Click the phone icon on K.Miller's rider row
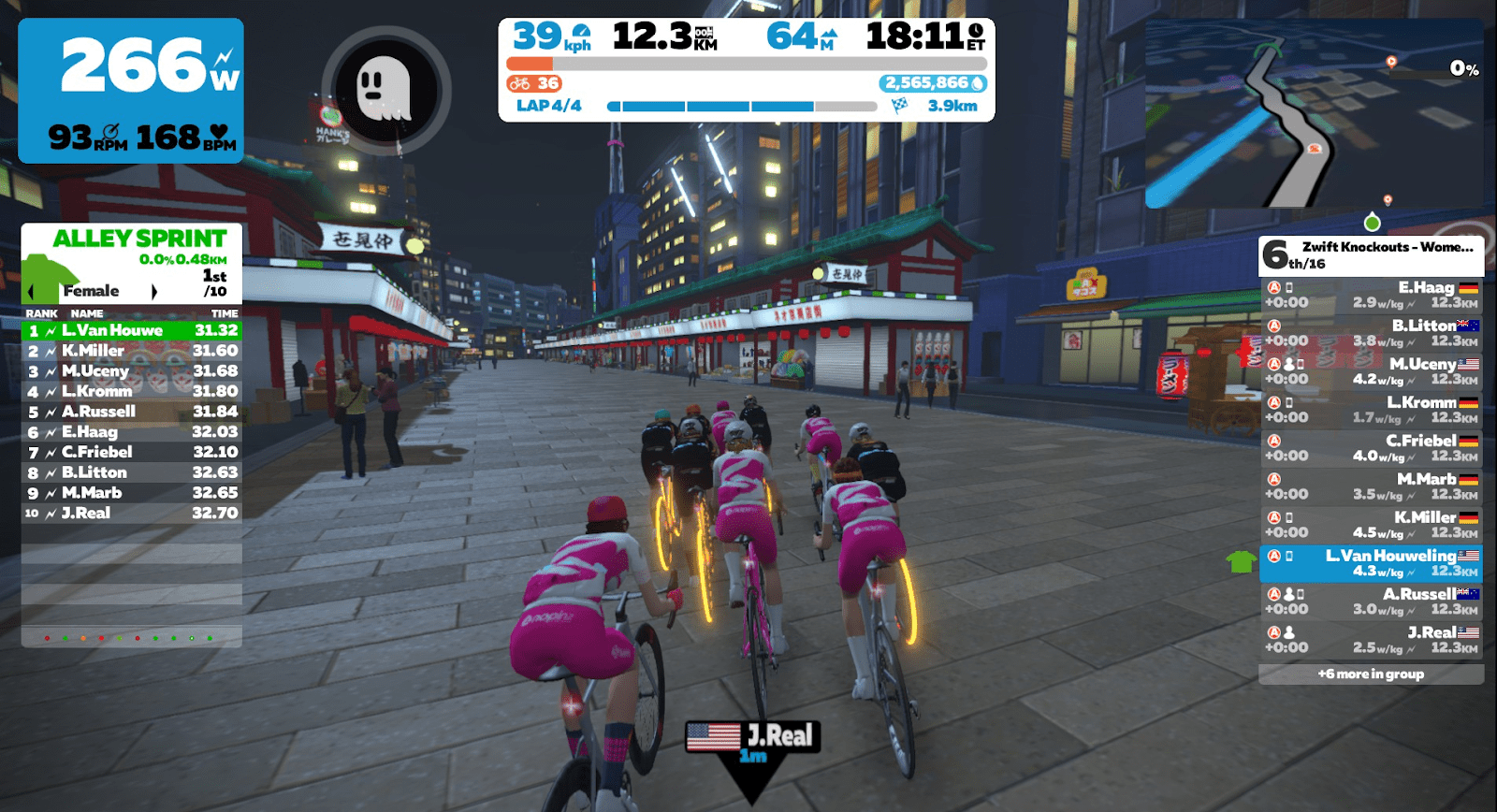The height and width of the screenshot is (812, 1497). [x=1287, y=518]
